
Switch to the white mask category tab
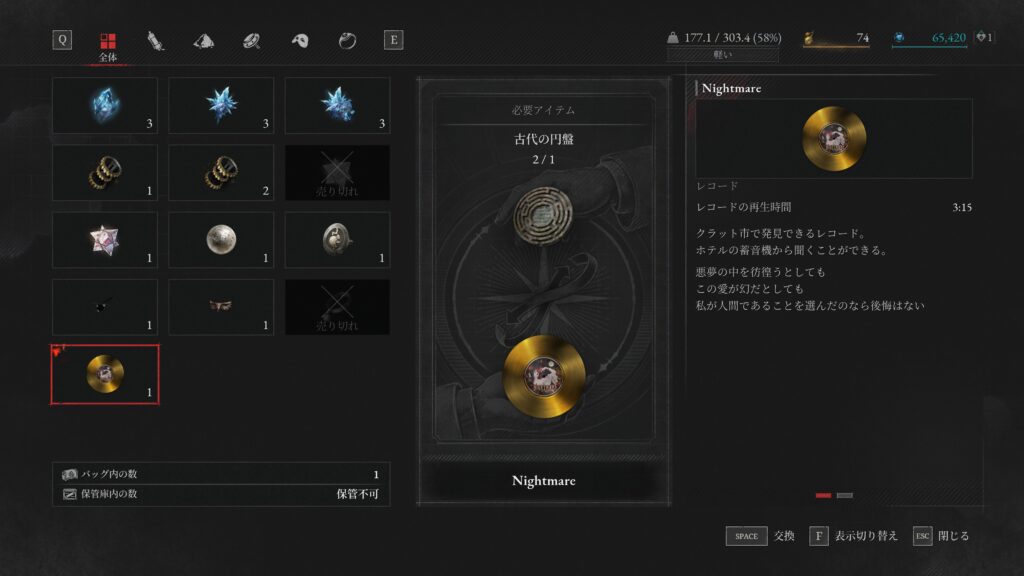299,41
